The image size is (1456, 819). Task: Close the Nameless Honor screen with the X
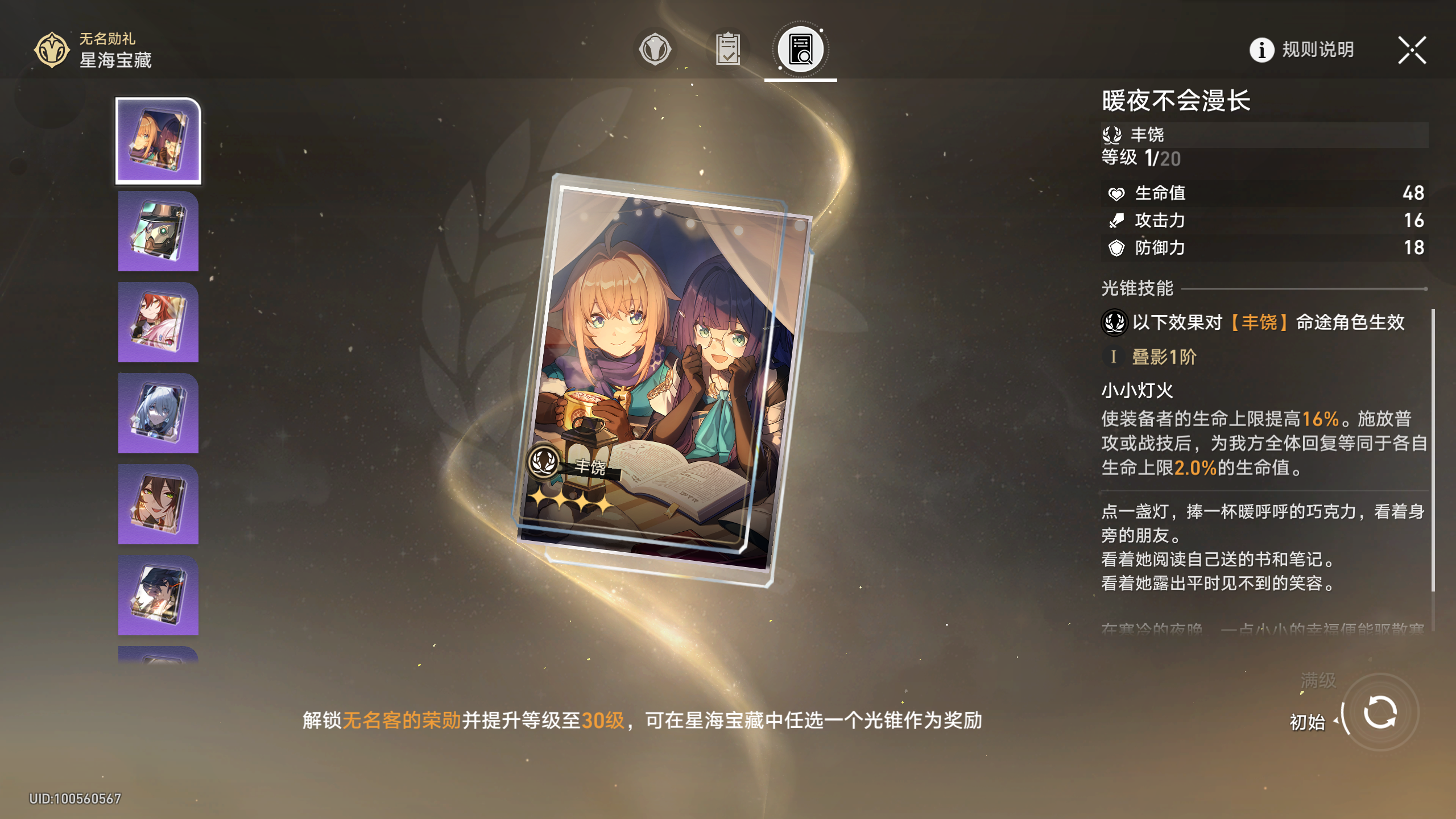(1411, 50)
